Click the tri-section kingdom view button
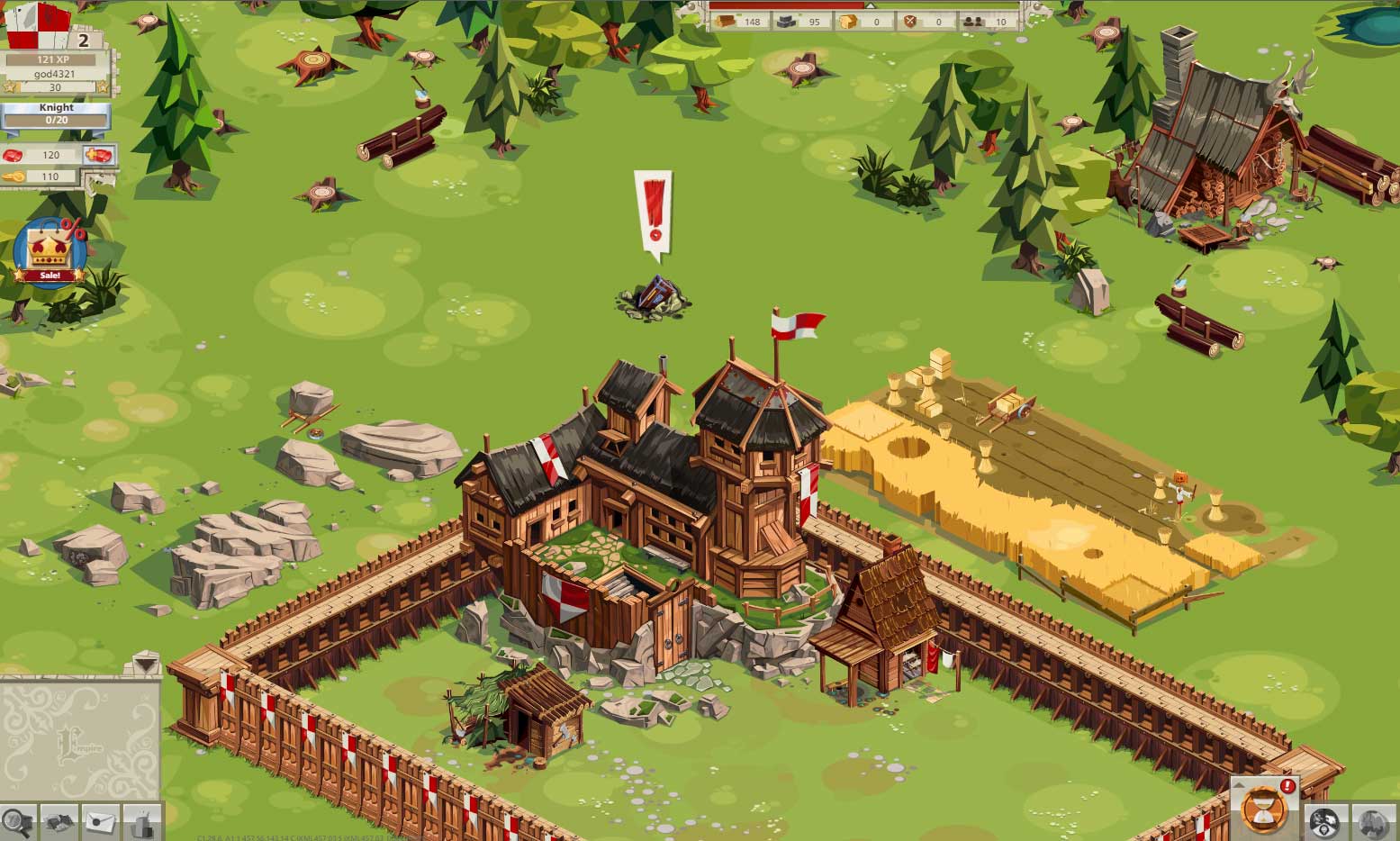The width and height of the screenshot is (1400, 841). (1325, 823)
